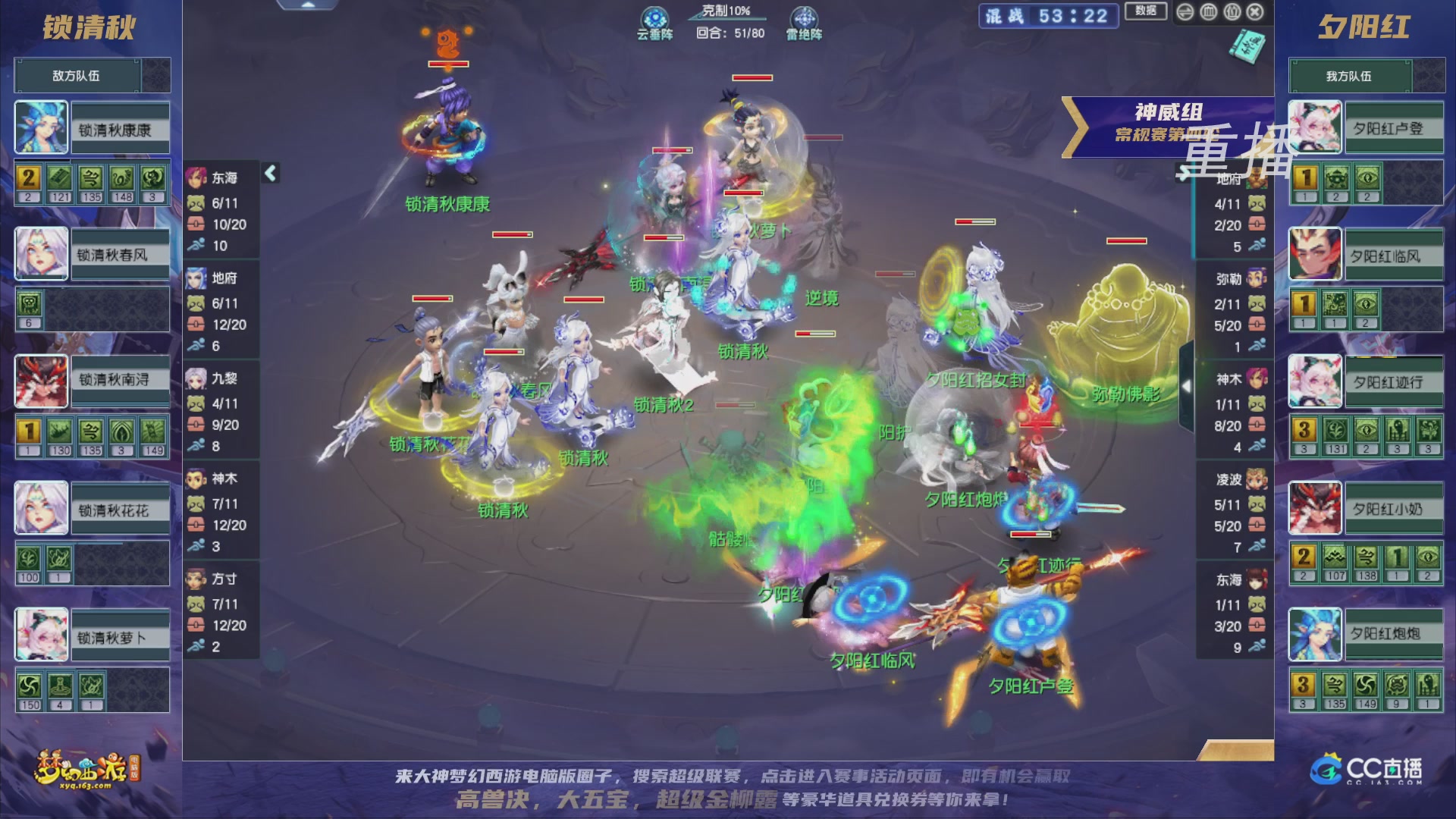
Task: Click the cage-shaped circular icon top right
Action: (1208, 12)
